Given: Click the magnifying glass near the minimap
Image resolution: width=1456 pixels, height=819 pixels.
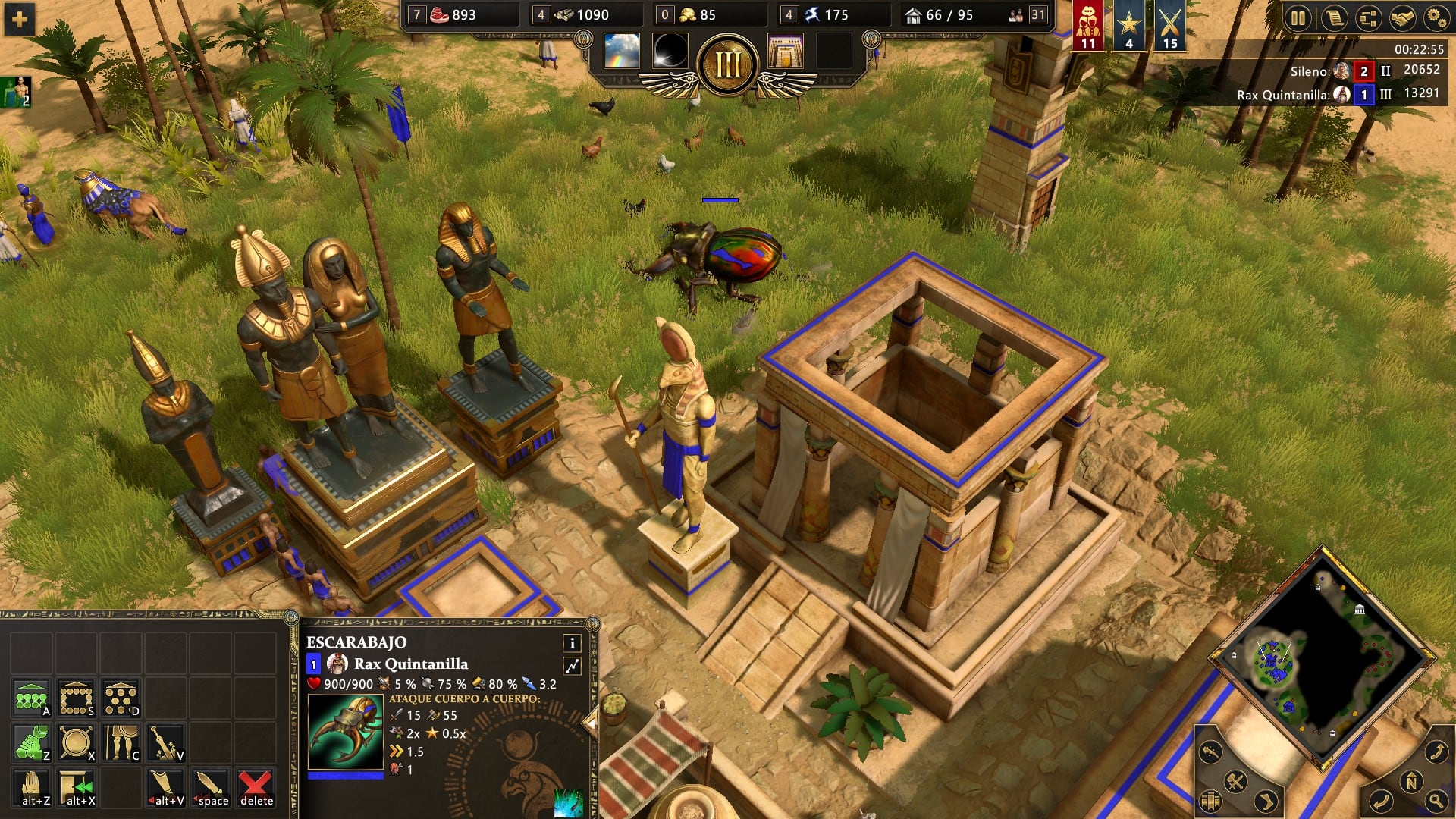Looking at the screenshot, I should click(x=1436, y=800).
